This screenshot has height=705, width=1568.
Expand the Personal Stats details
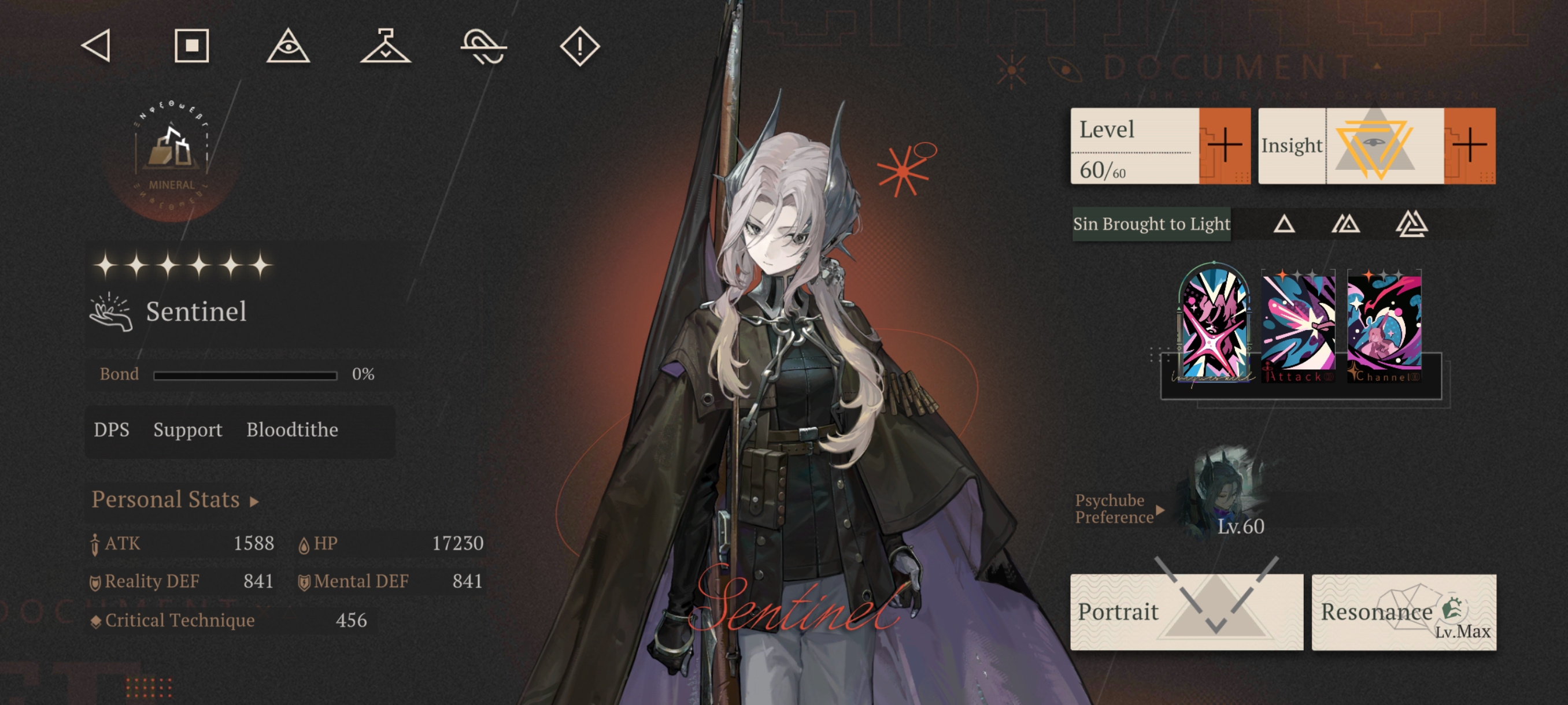pos(175,499)
